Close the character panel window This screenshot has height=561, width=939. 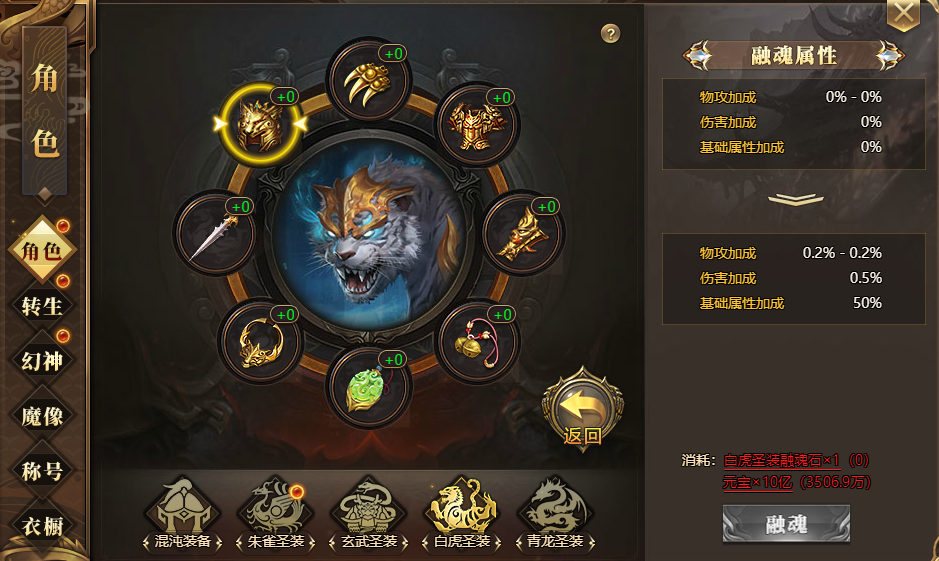point(904,13)
